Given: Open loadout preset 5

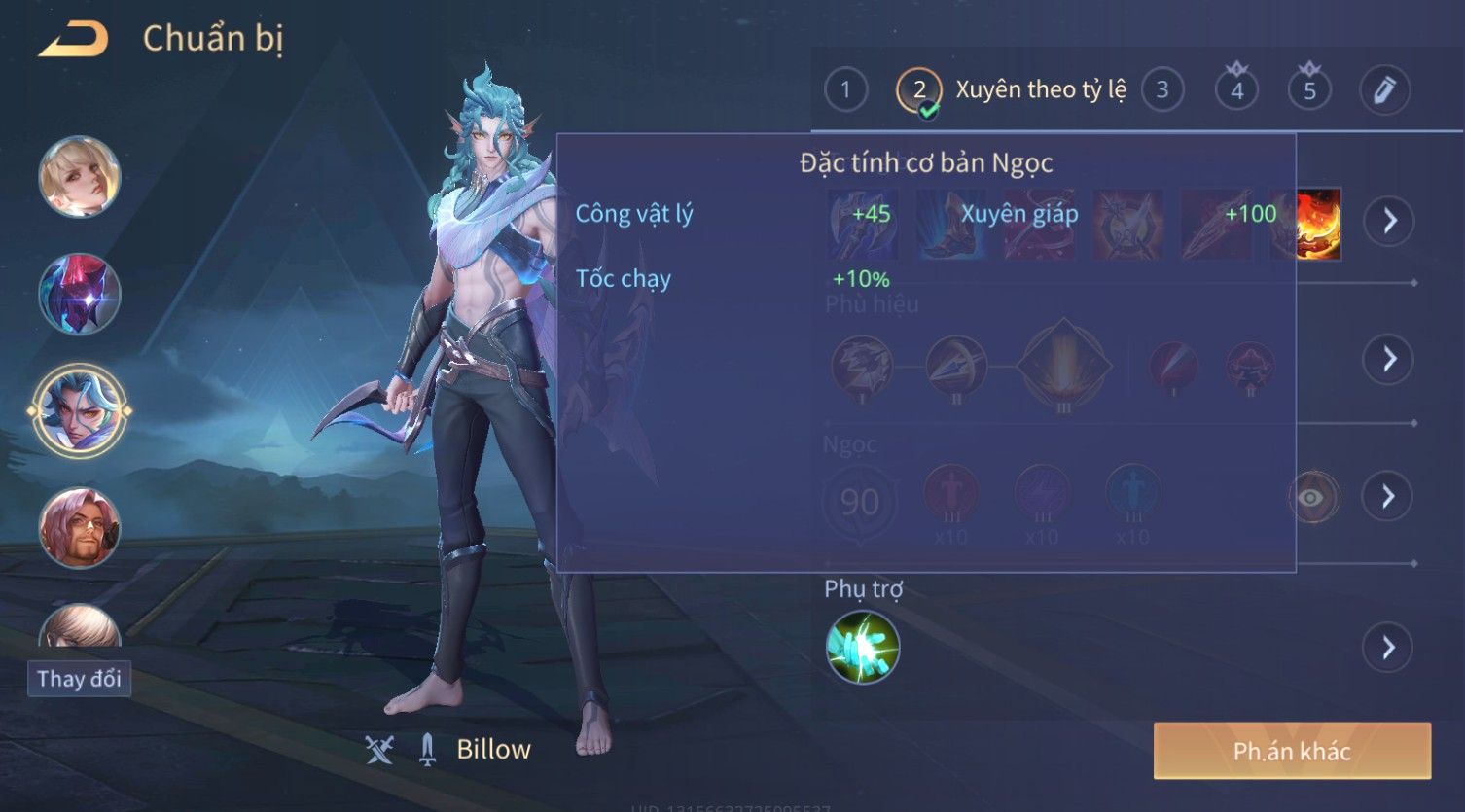Looking at the screenshot, I should [x=1309, y=90].
